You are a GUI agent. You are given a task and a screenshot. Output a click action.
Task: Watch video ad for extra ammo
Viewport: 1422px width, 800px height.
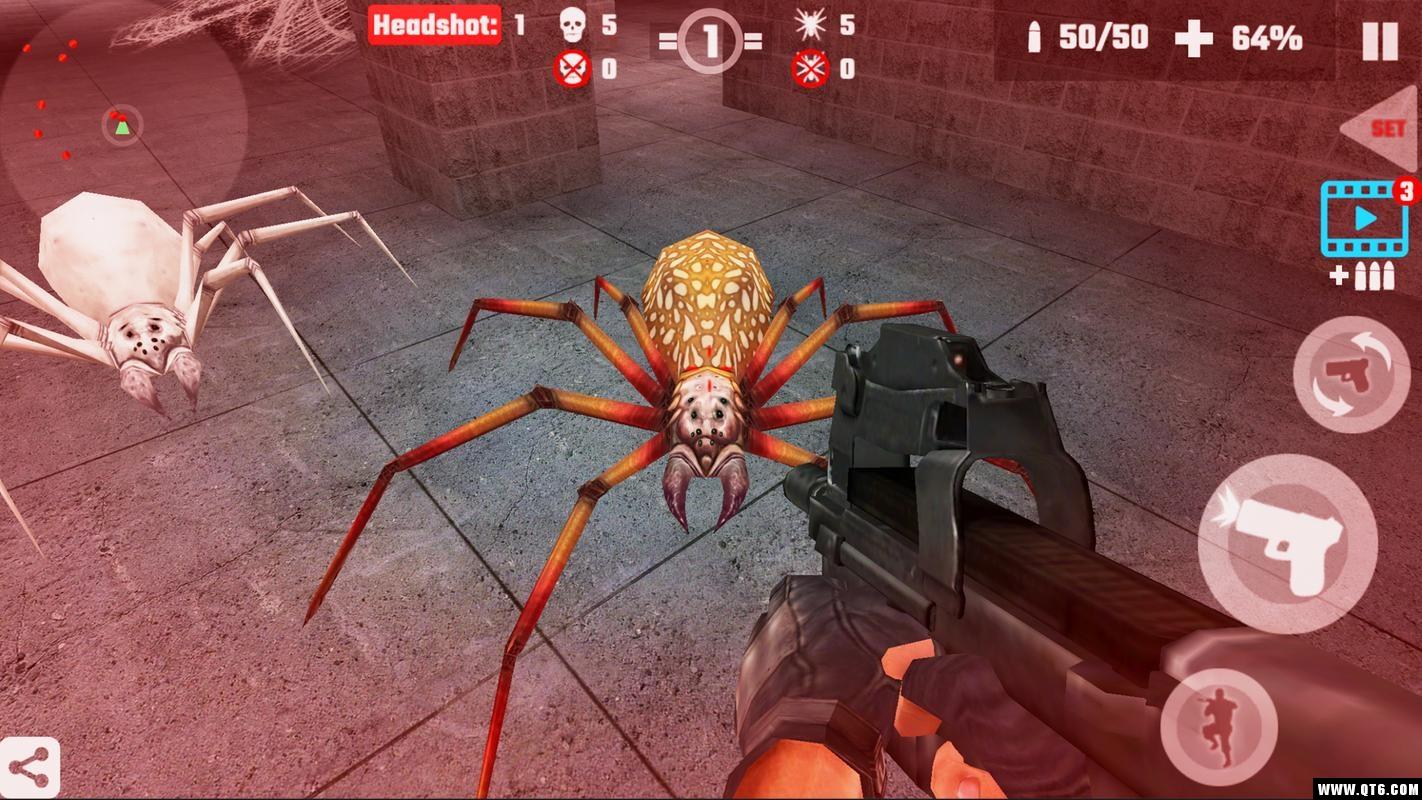1364,221
